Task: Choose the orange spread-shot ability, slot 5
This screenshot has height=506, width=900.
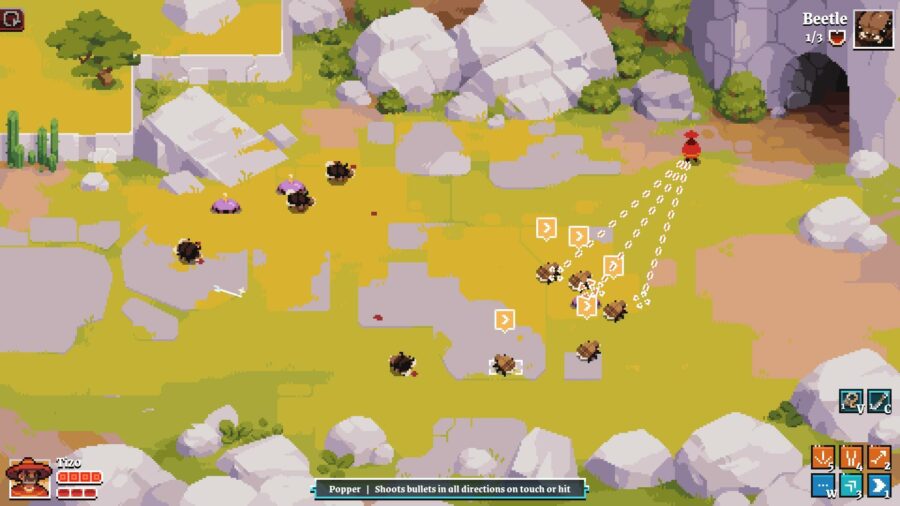Action: tap(823, 458)
